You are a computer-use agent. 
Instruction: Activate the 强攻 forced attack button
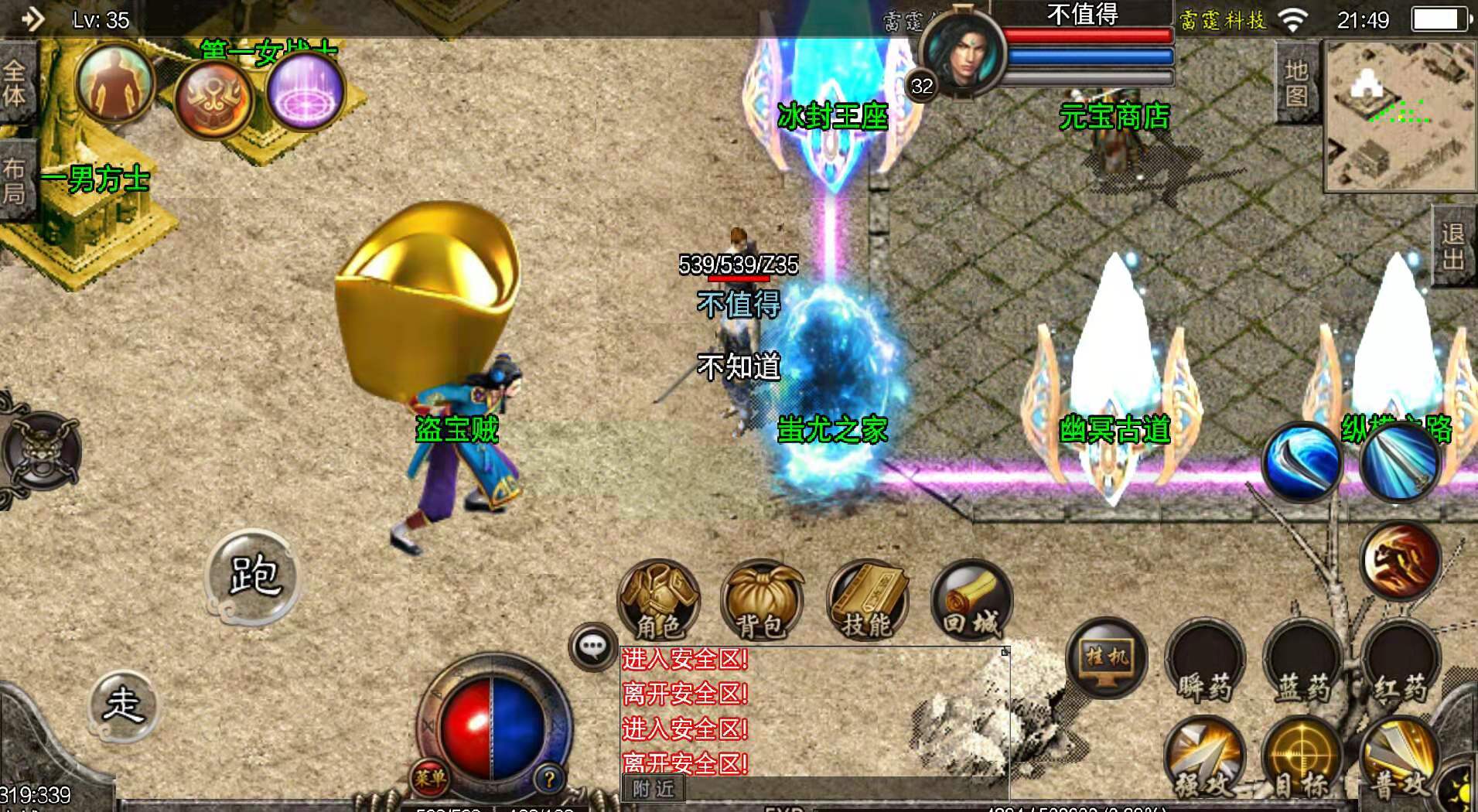click(x=1204, y=758)
